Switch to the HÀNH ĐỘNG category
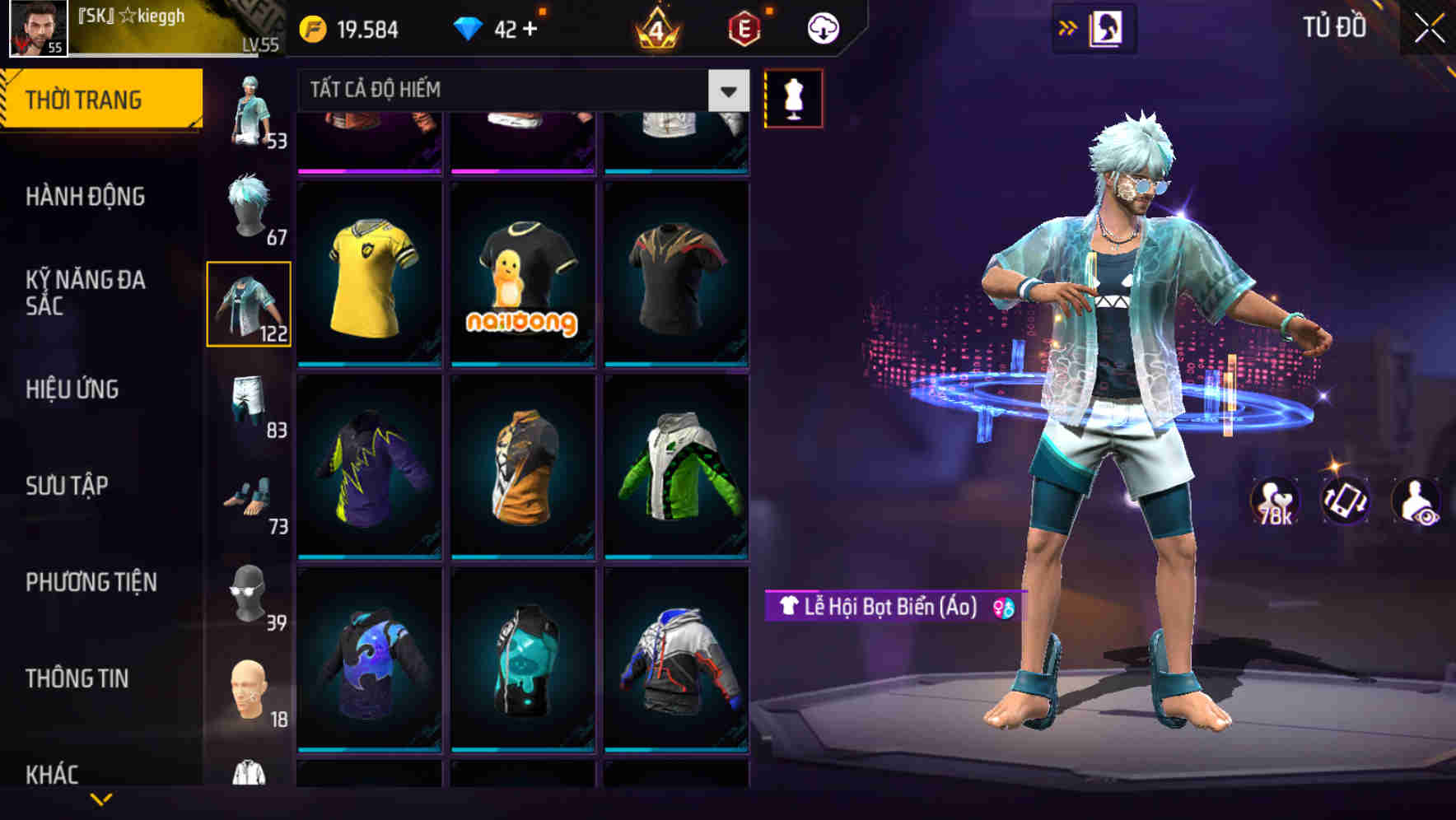This screenshot has height=820, width=1456. tap(86, 196)
